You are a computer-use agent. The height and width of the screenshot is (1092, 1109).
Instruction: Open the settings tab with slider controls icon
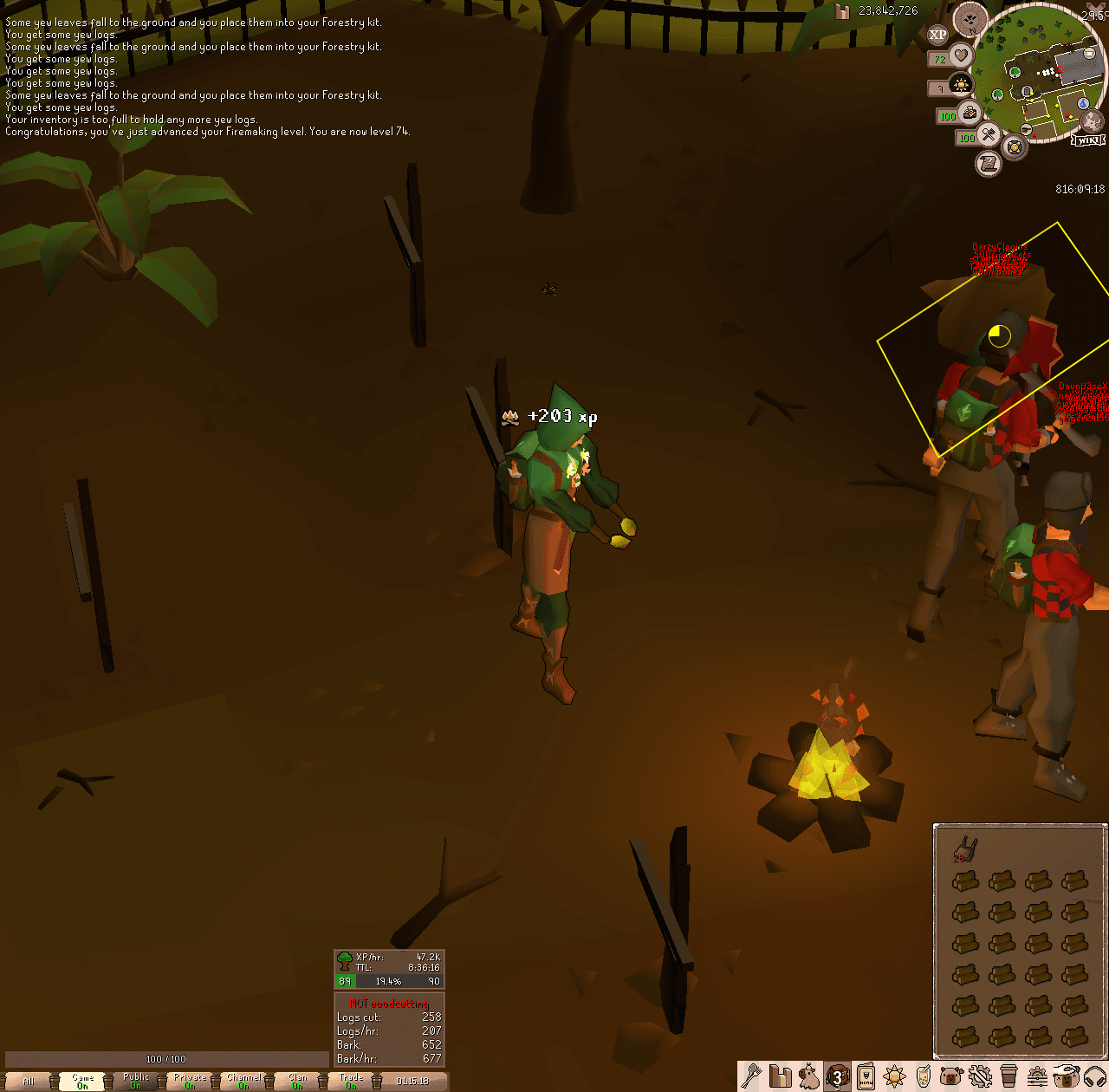point(1036,1077)
